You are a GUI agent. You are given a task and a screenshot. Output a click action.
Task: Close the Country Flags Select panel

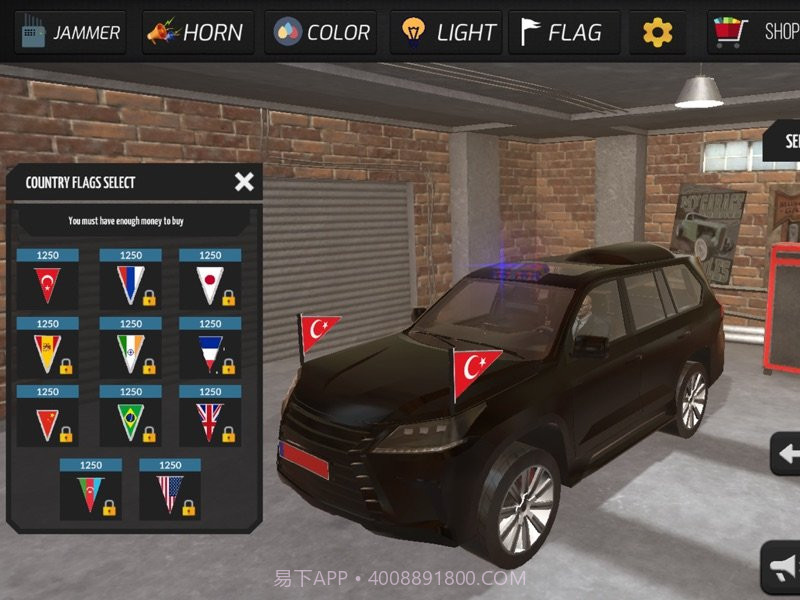tap(244, 182)
